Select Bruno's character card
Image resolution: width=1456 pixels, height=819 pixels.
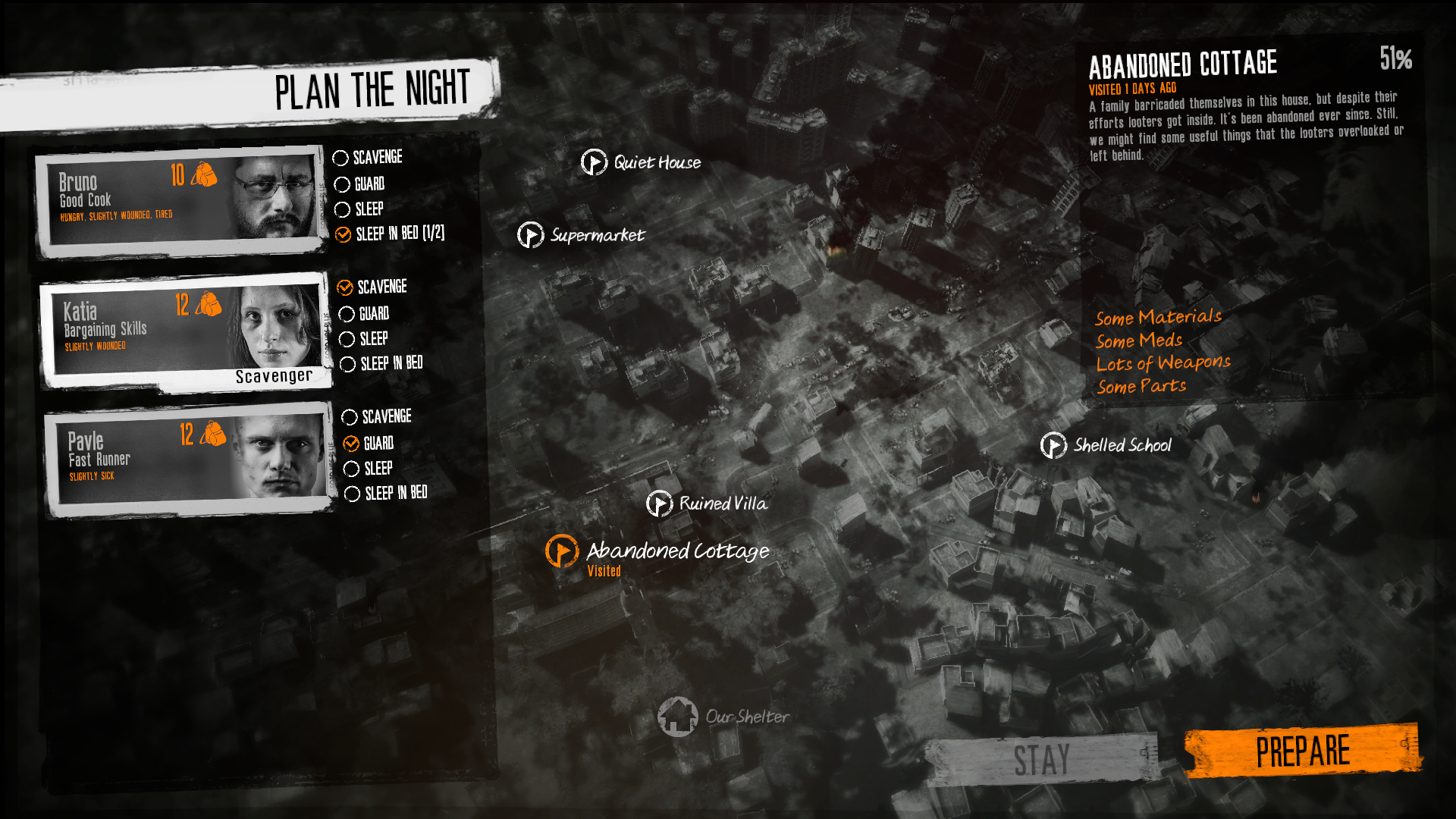[182, 201]
